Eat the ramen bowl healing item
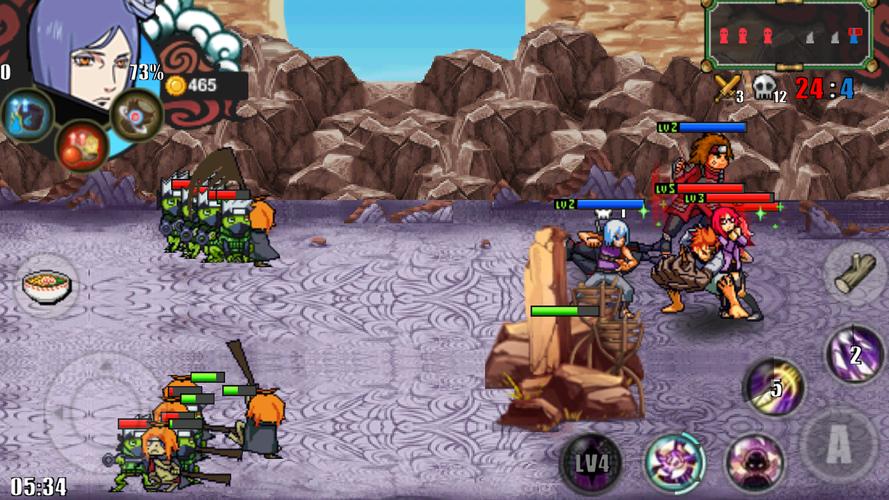The image size is (889, 500). tap(47, 286)
